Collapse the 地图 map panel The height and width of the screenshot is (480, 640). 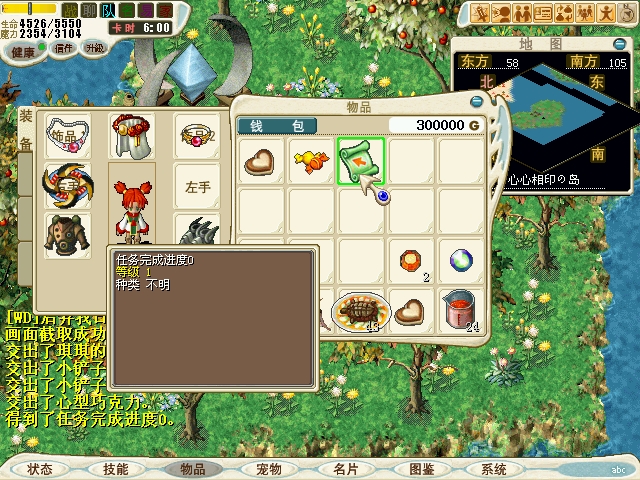click(x=620, y=43)
